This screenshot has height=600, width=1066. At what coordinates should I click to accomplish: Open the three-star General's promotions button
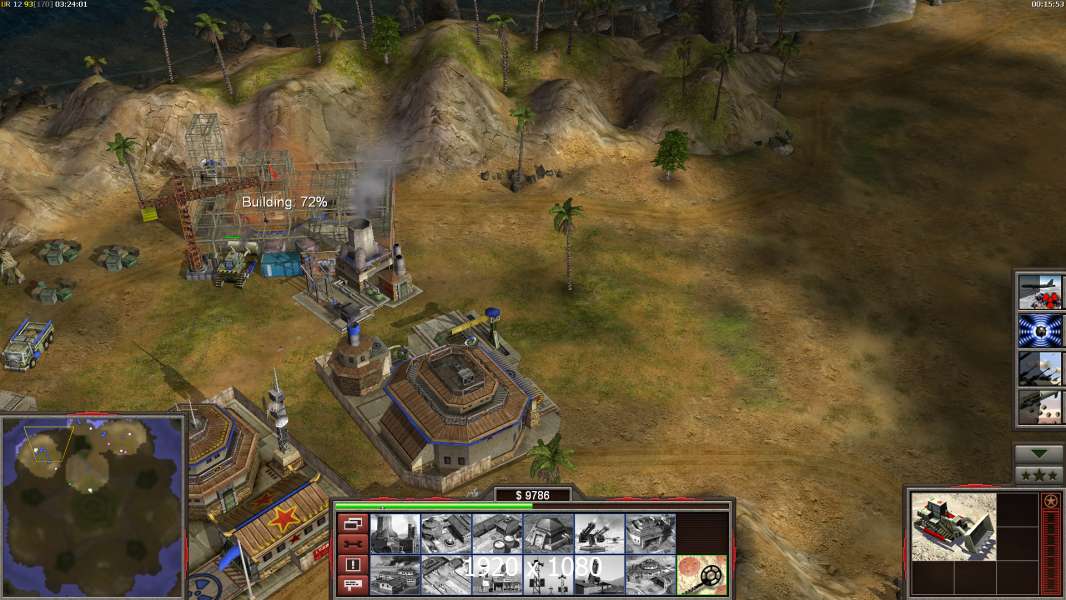1039,474
